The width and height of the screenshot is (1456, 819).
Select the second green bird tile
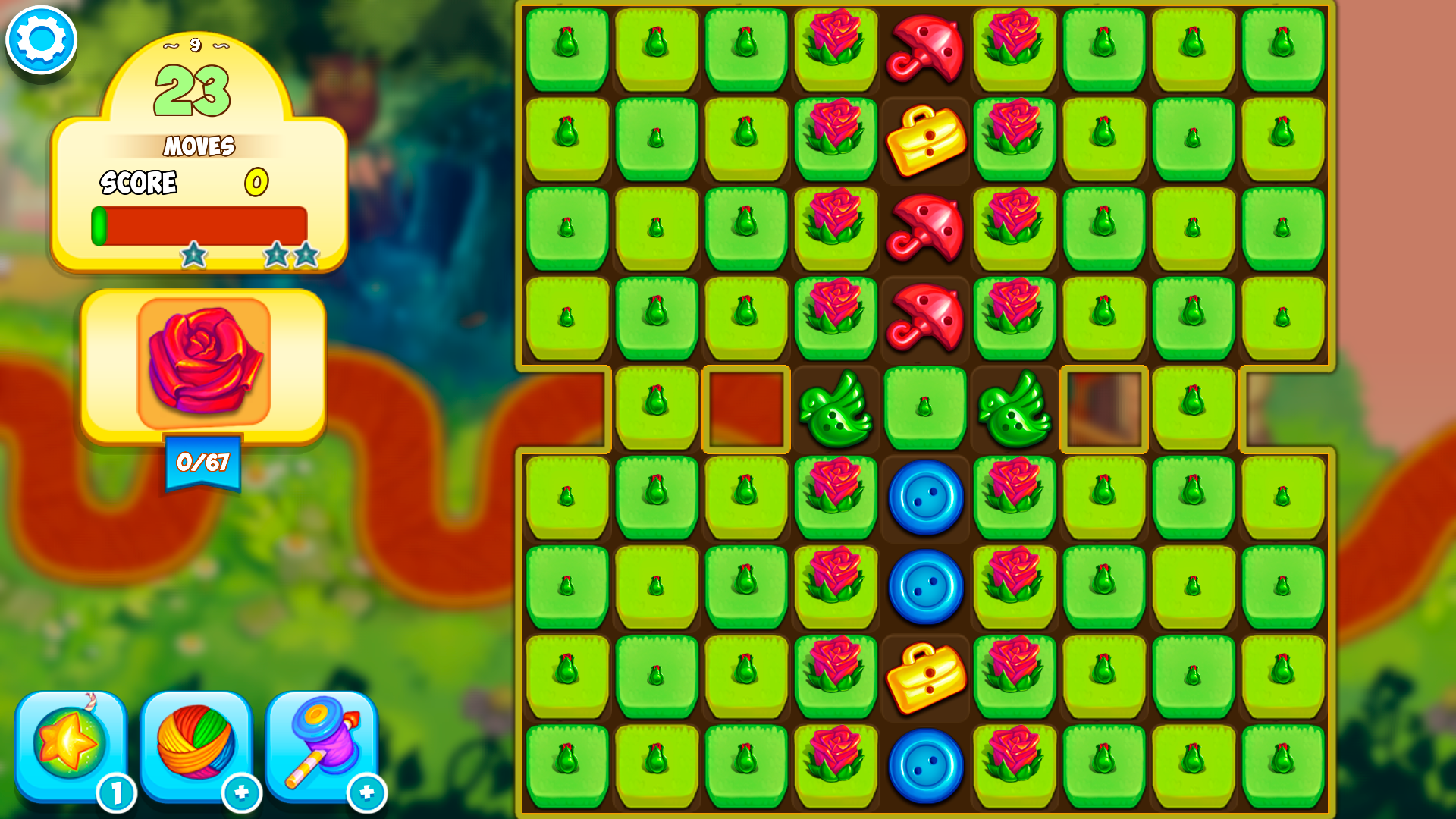[1014, 409]
